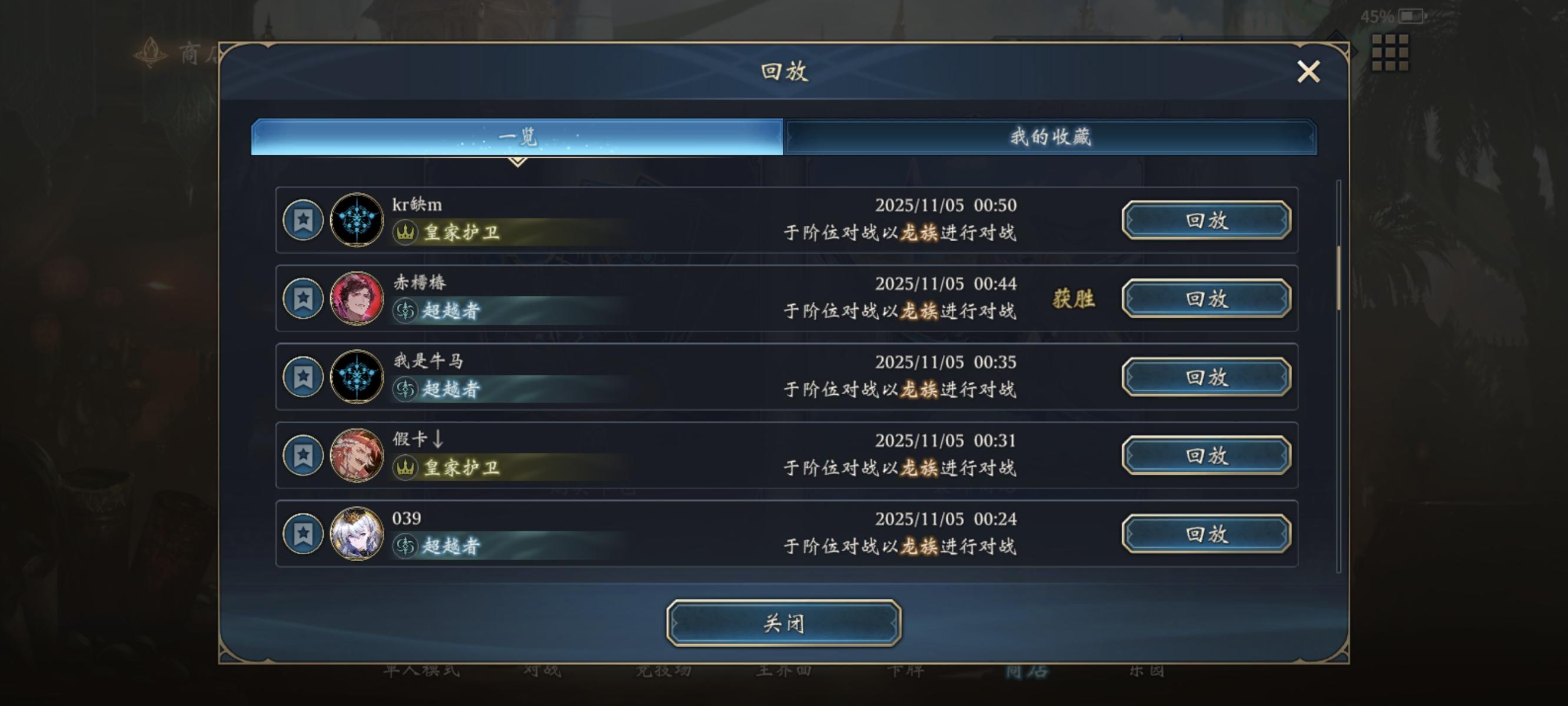Open 赤楼椿's avatar portrait
1568x706 pixels.
(x=356, y=299)
